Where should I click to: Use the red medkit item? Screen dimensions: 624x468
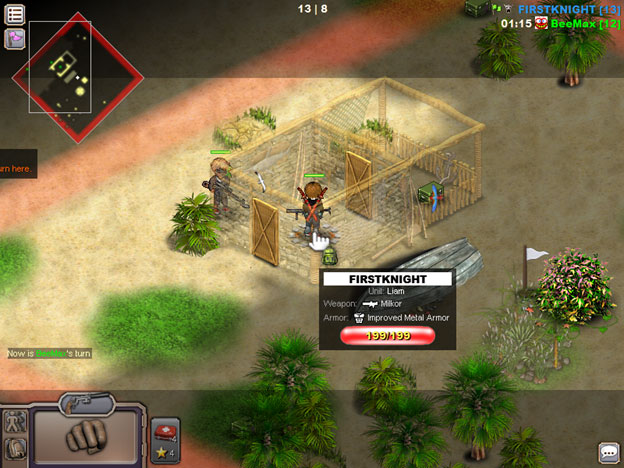[x=165, y=432]
